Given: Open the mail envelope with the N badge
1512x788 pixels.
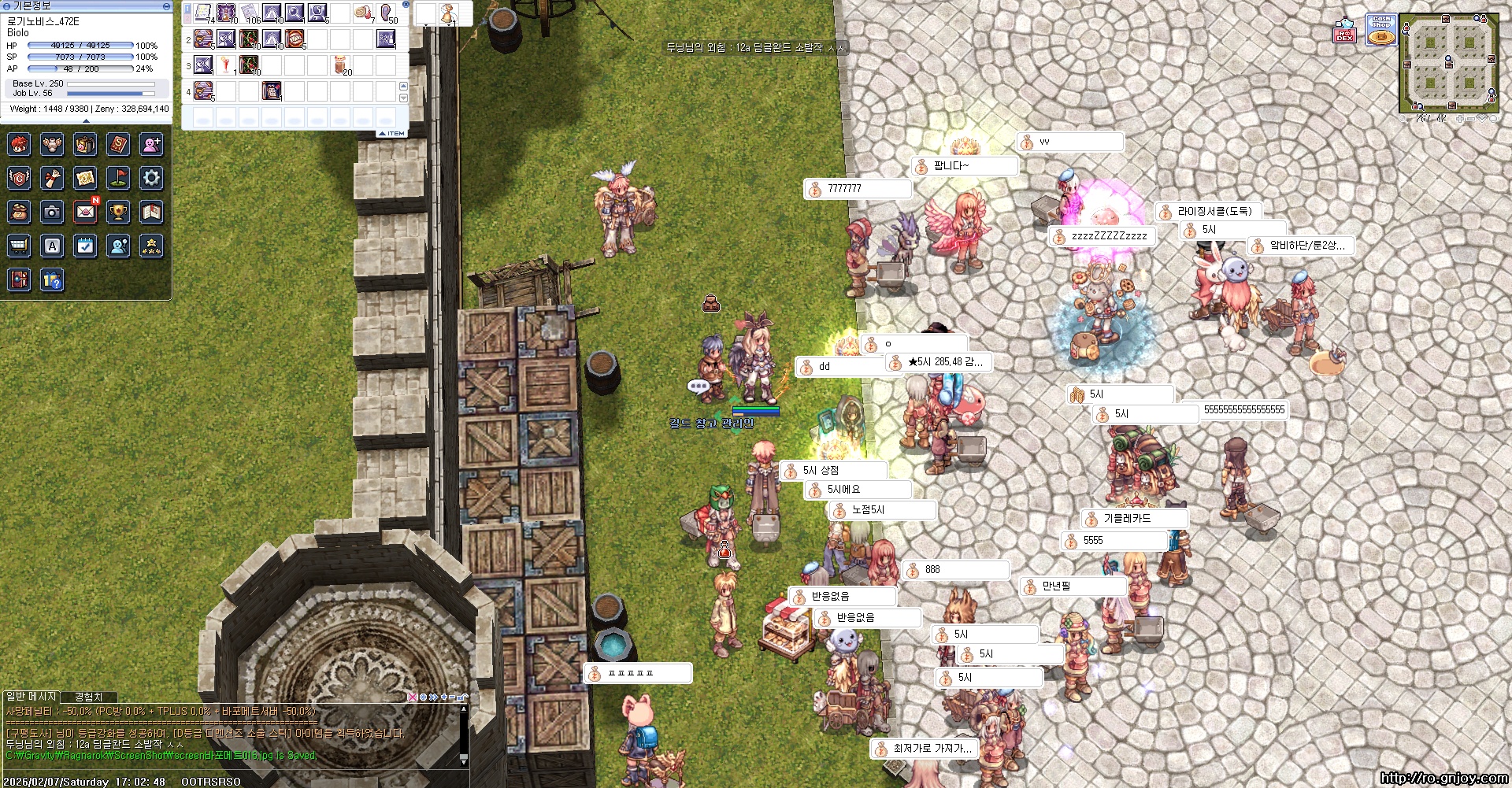Looking at the screenshot, I should pos(85,212).
